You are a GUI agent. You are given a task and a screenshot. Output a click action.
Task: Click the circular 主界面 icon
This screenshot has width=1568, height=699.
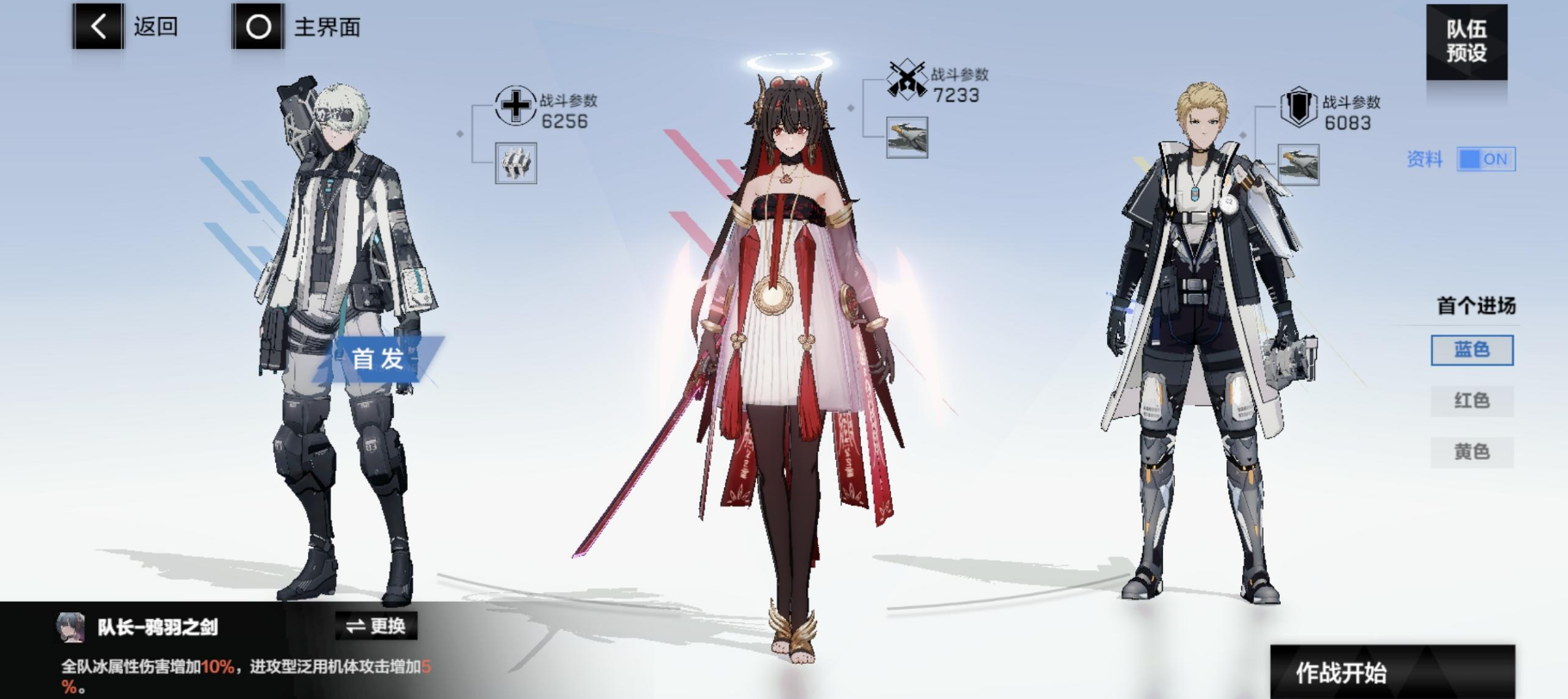[x=255, y=26]
